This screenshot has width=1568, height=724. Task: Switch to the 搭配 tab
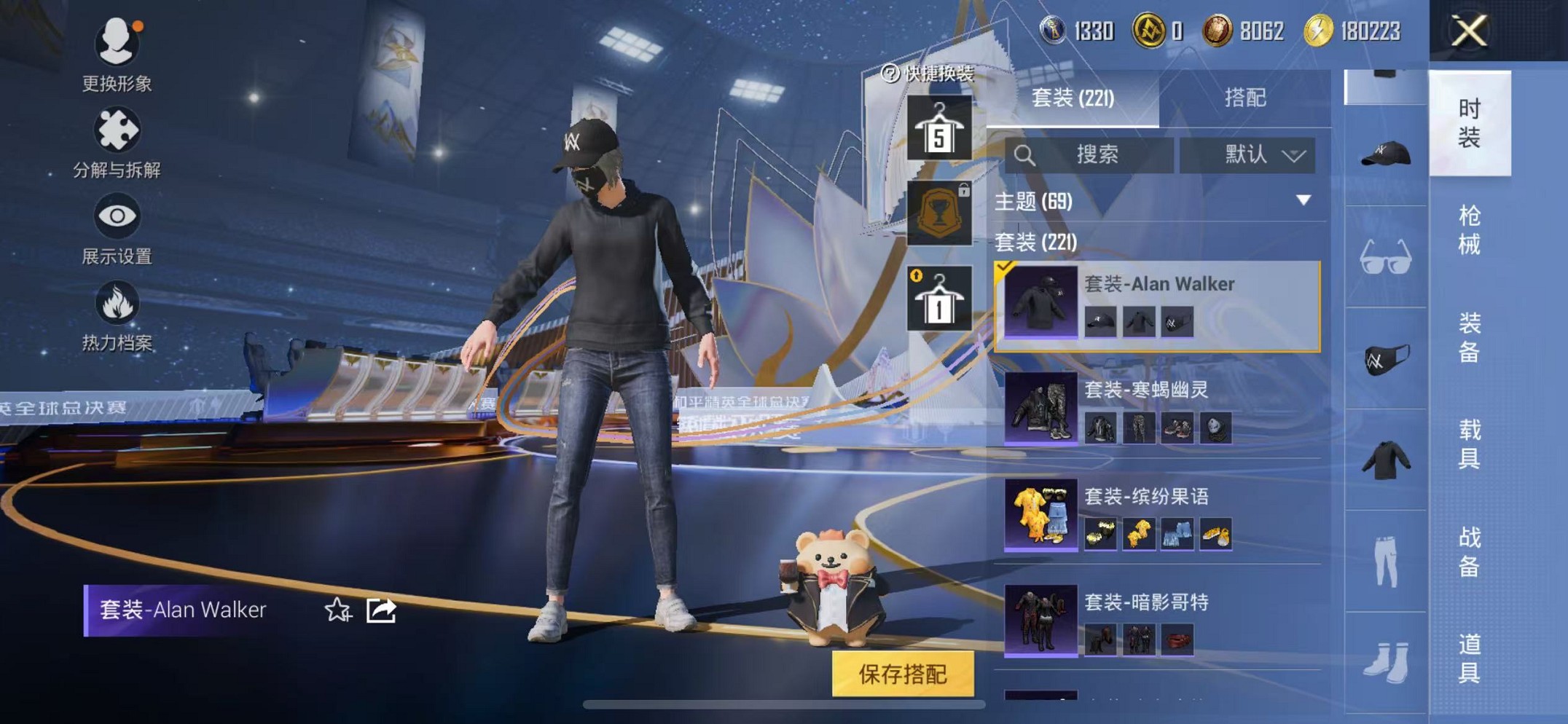click(1247, 98)
